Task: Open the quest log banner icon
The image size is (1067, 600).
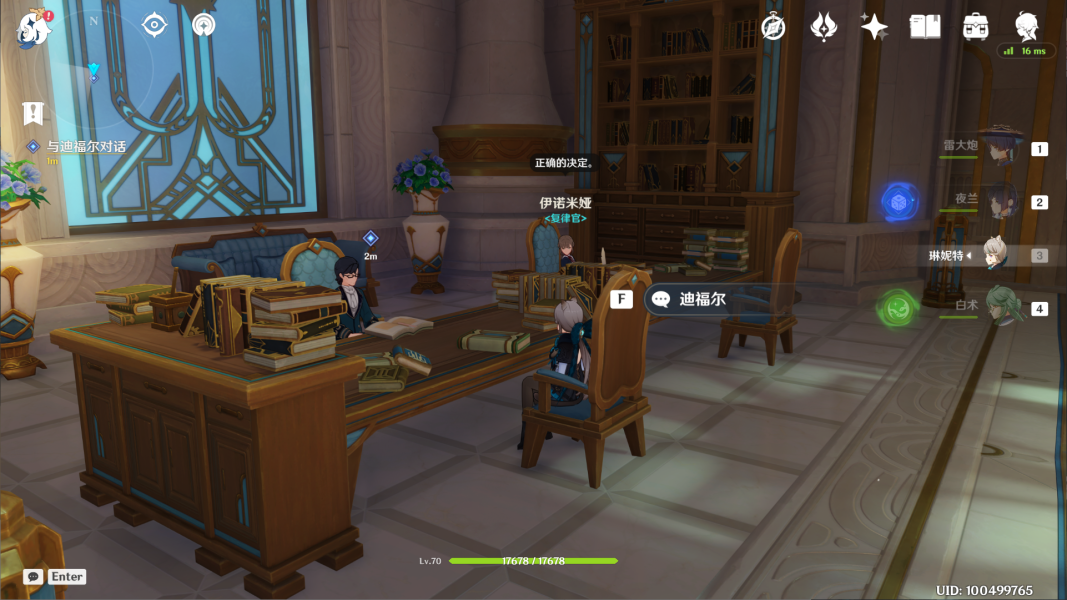Action: [33, 113]
